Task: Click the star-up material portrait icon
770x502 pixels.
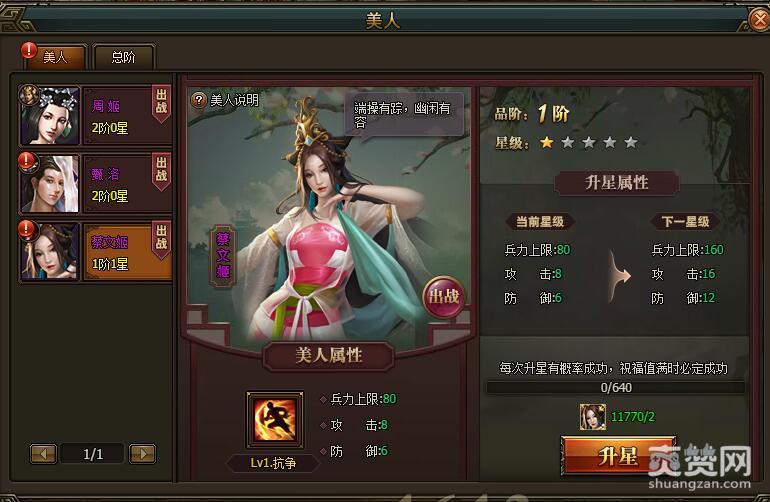Action: click(x=593, y=417)
